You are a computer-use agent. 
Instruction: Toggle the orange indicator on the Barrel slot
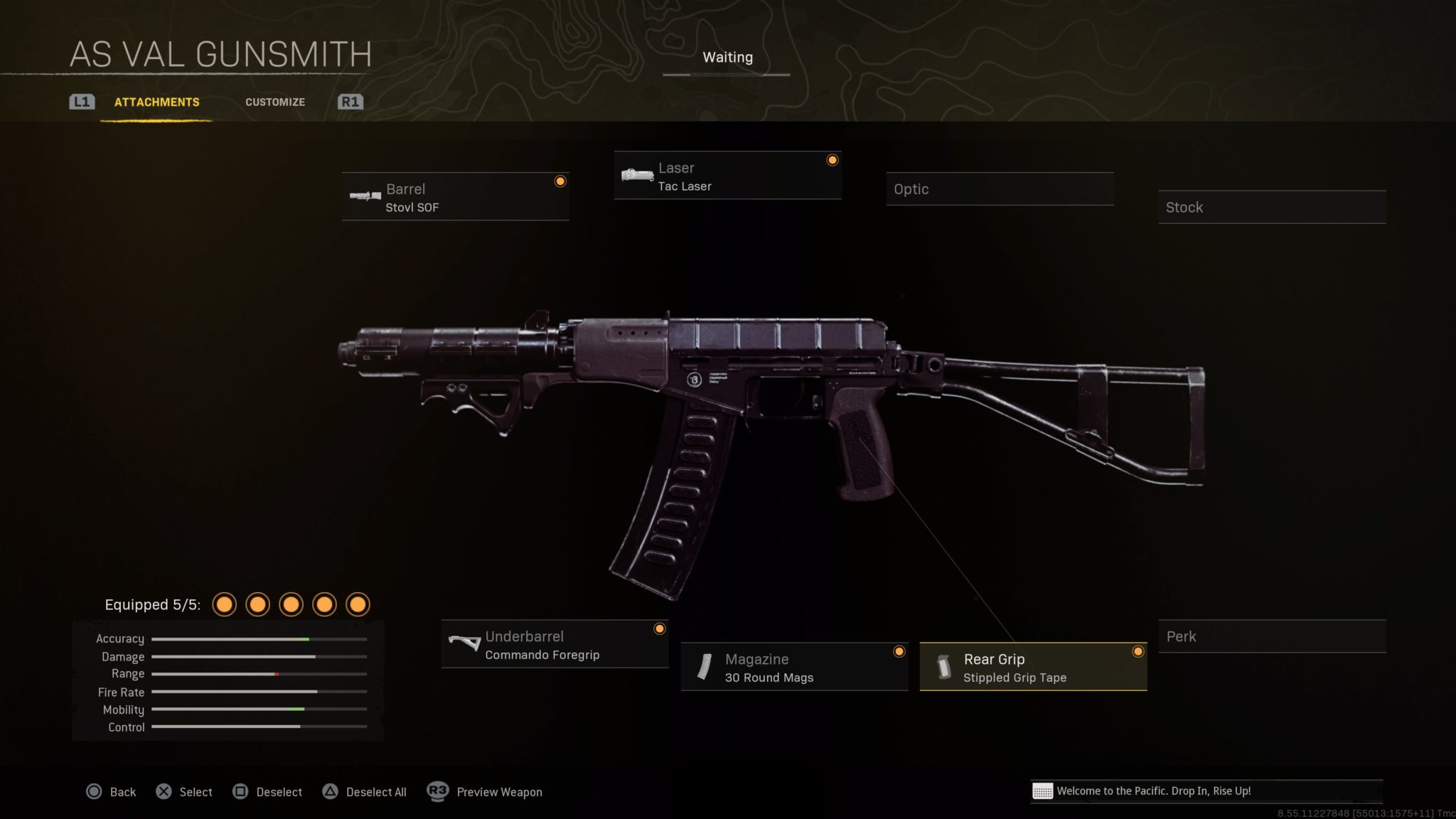tap(560, 182)
